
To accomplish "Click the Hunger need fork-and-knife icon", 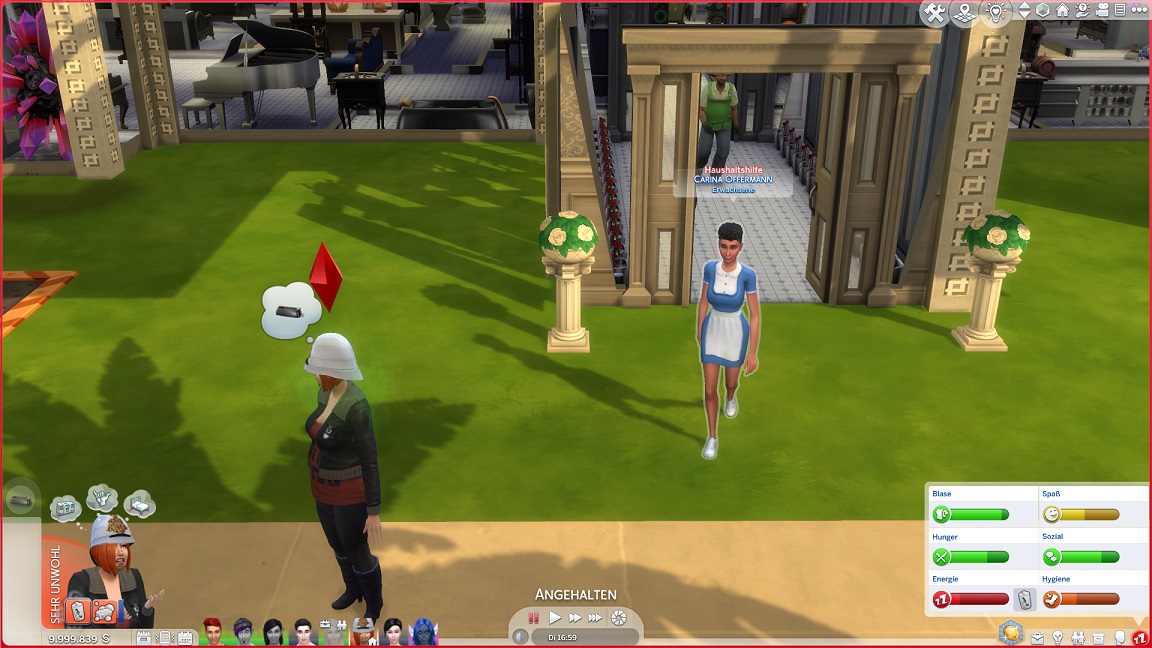I will [x=941, y=557].
